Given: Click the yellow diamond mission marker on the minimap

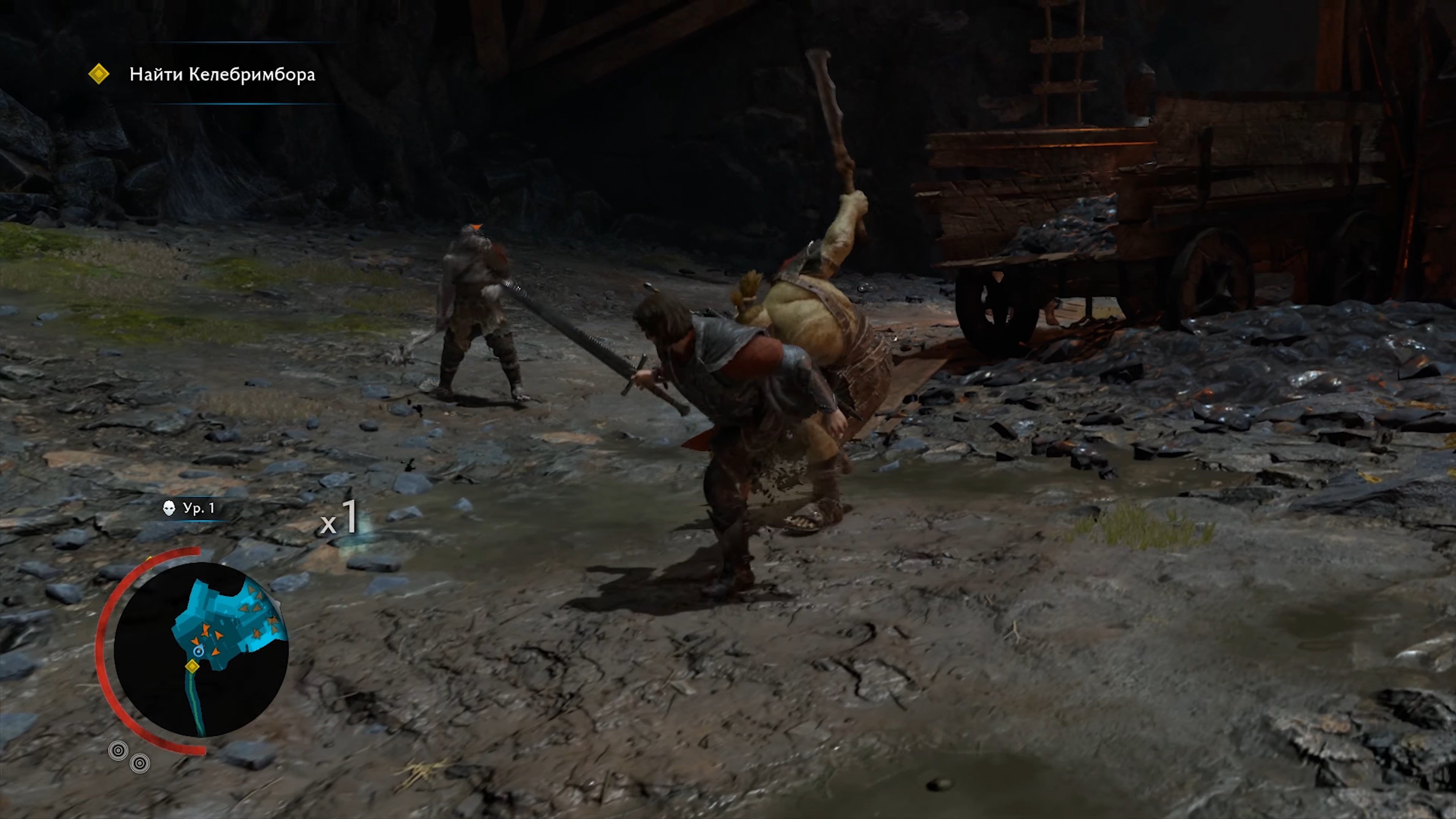Looking at the screenshot, I should (193, 667).
